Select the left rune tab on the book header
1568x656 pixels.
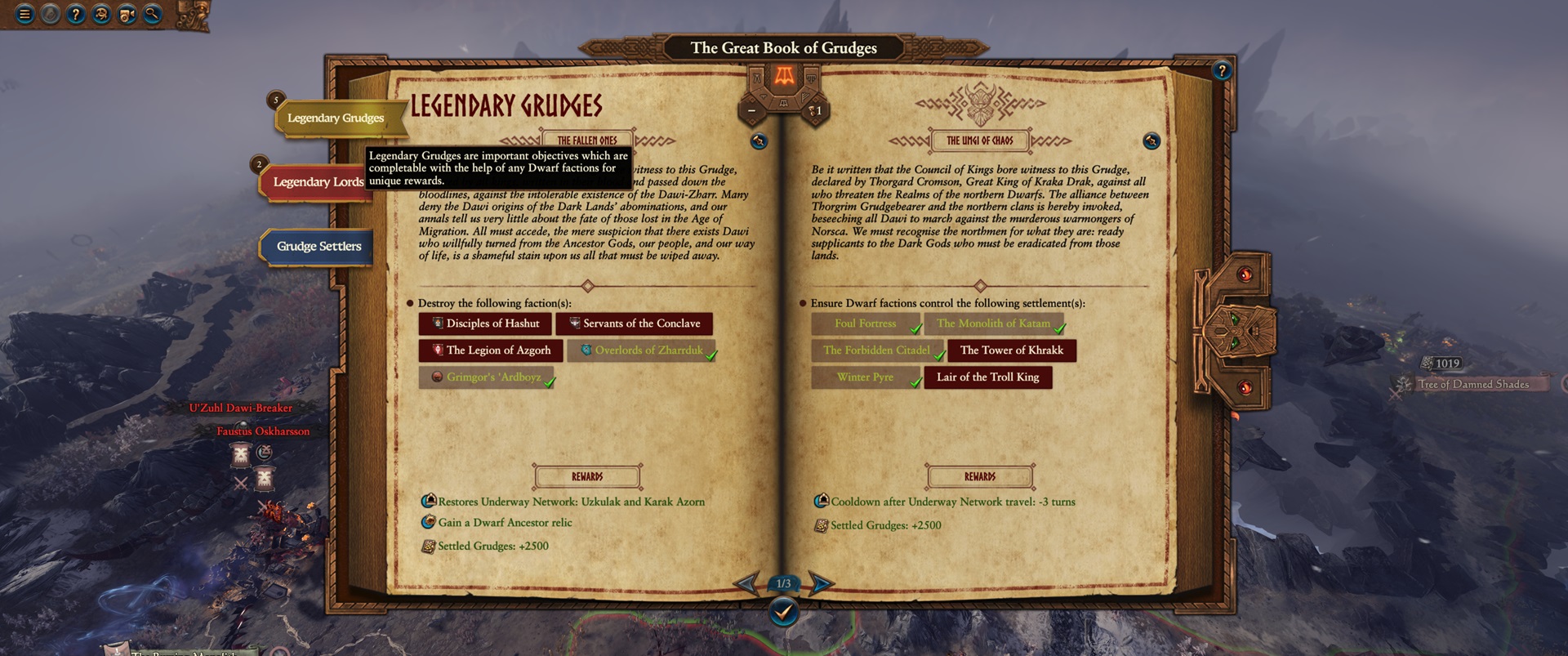click(x=757, y=78)
